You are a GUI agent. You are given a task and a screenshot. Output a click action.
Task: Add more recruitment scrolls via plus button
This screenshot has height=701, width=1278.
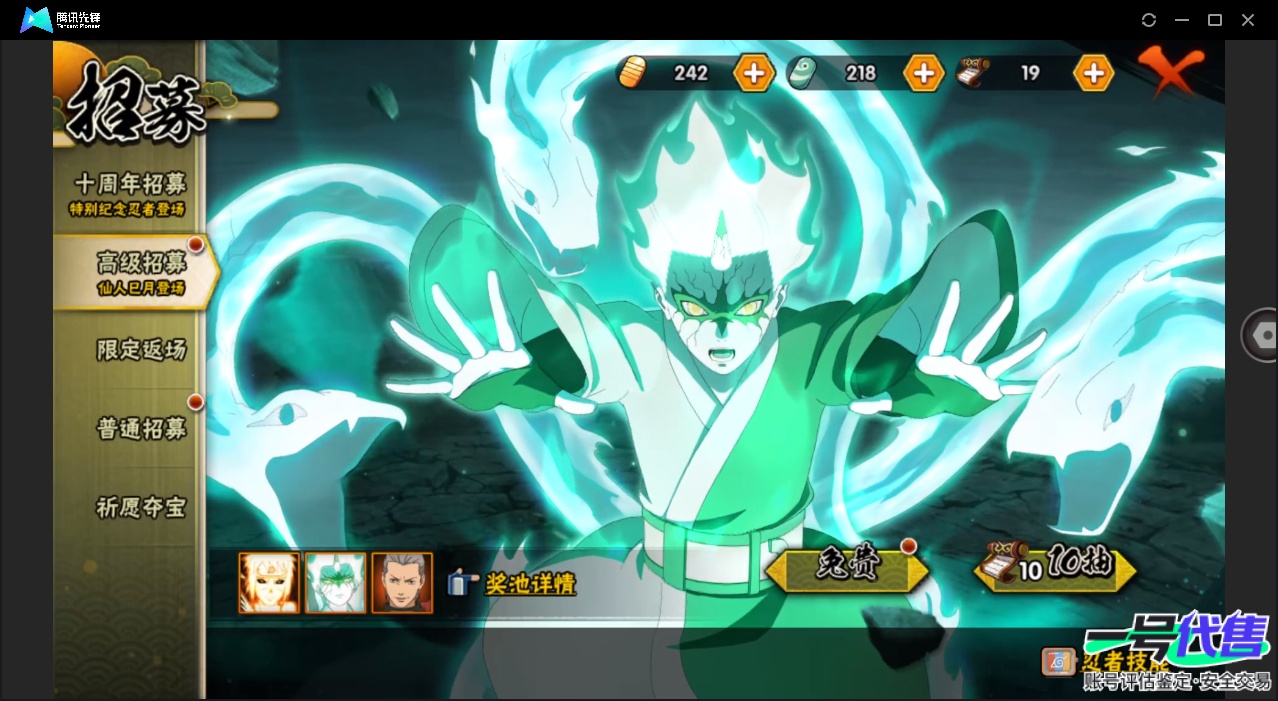[x=1093, y=73]
